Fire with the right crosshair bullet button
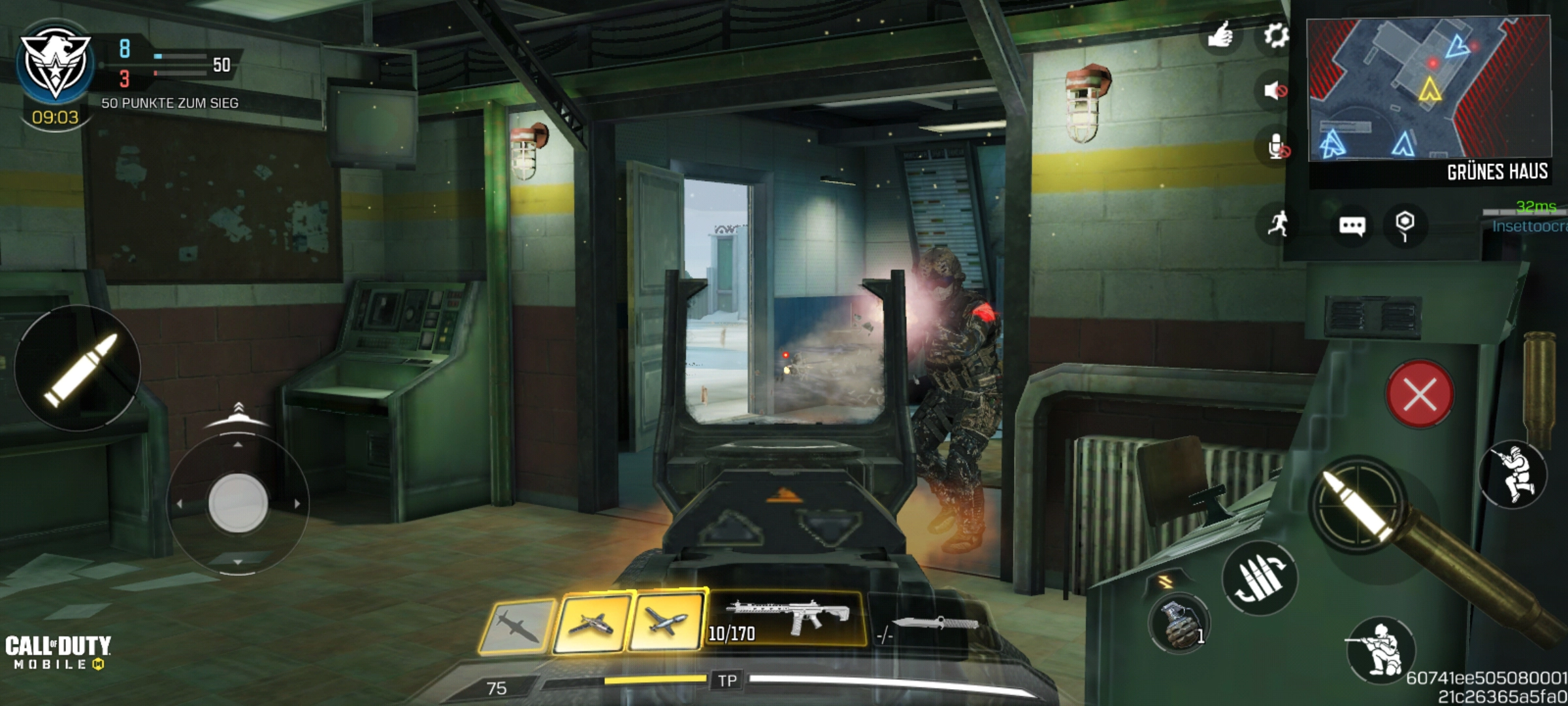 click(x=1359, y=505)
